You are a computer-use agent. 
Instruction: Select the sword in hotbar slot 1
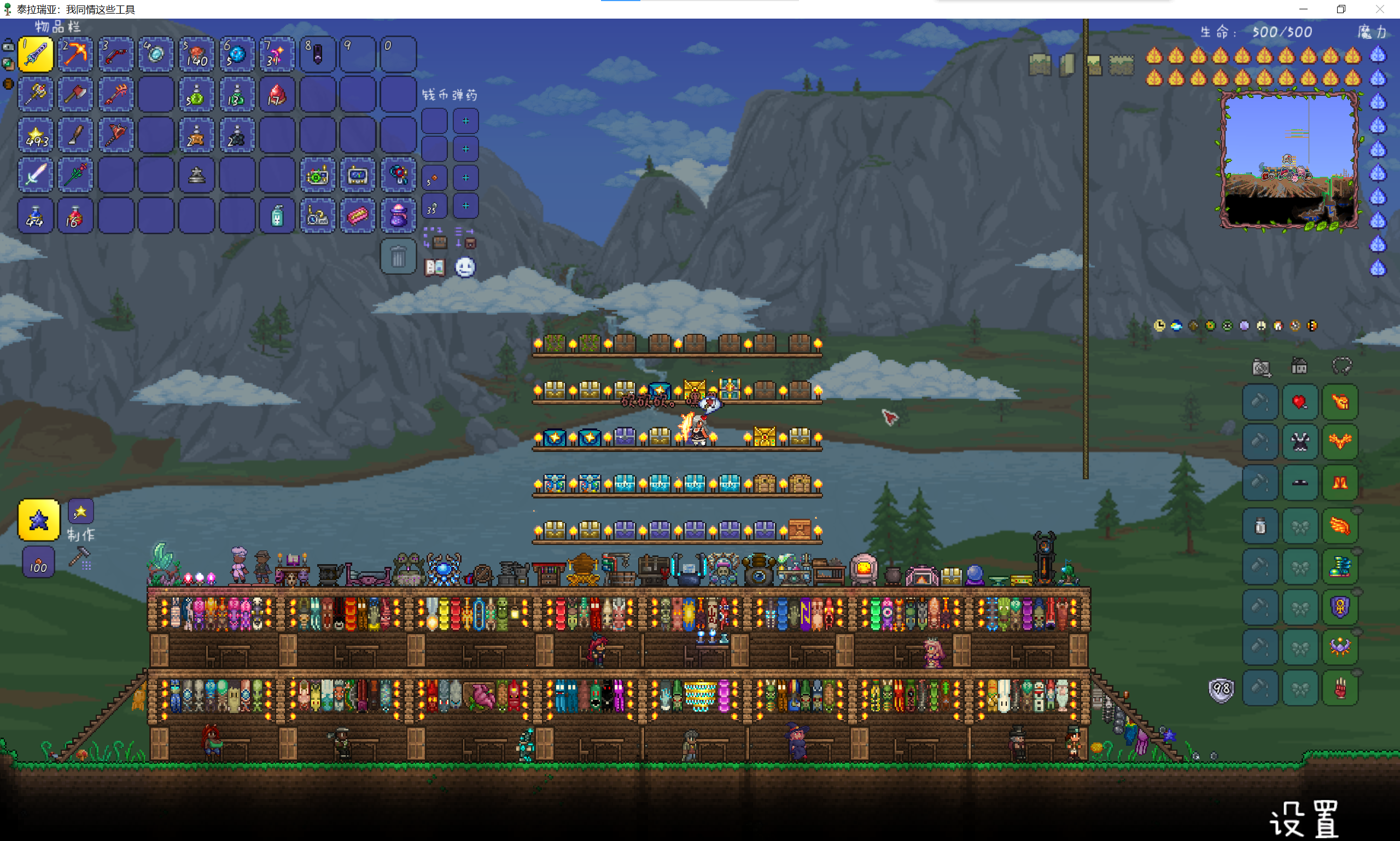[x=36, y=54]
